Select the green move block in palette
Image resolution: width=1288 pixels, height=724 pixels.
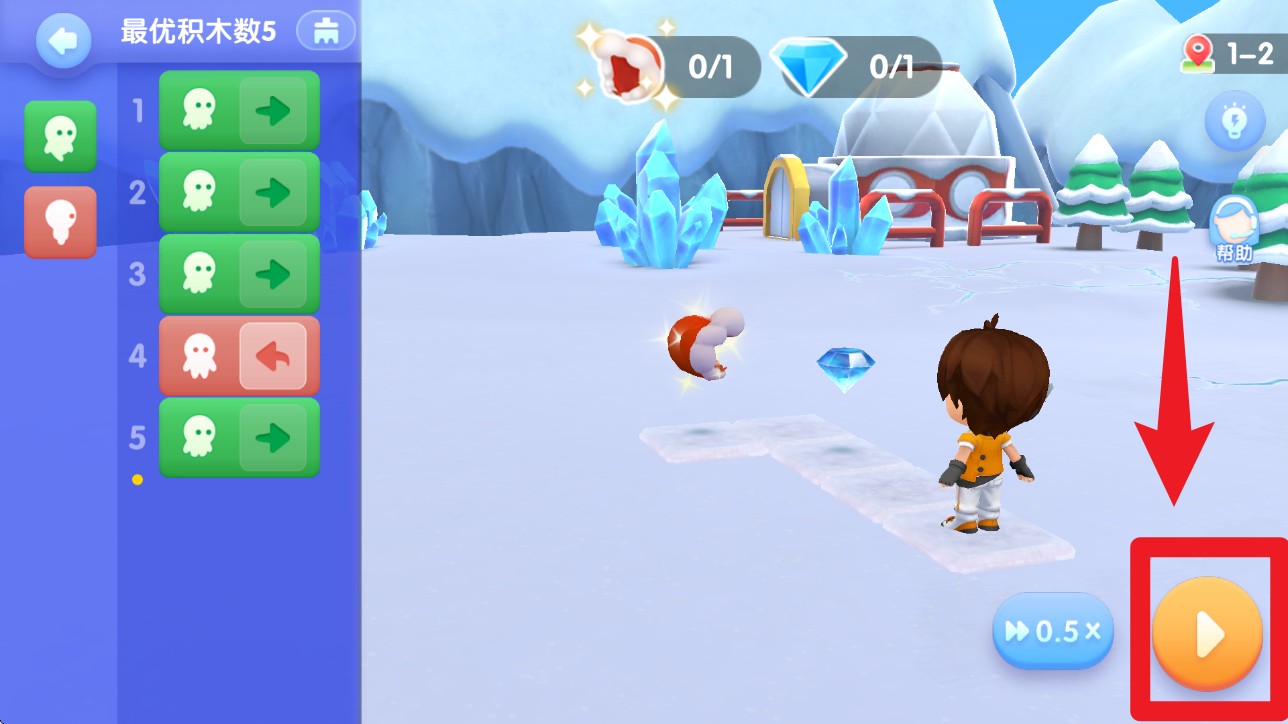click(x=60, y=136)
